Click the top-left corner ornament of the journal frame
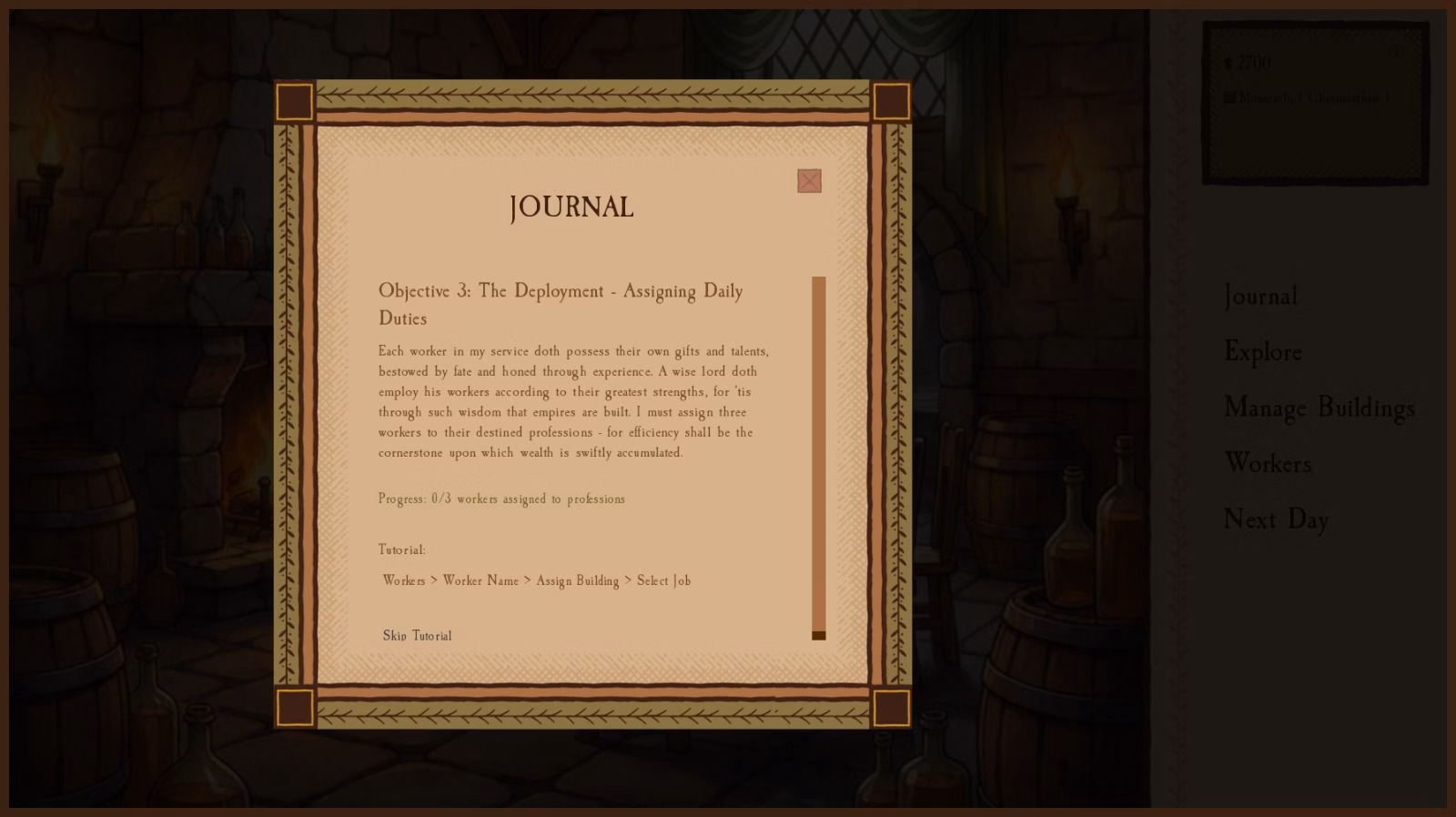 click(294, 102)
